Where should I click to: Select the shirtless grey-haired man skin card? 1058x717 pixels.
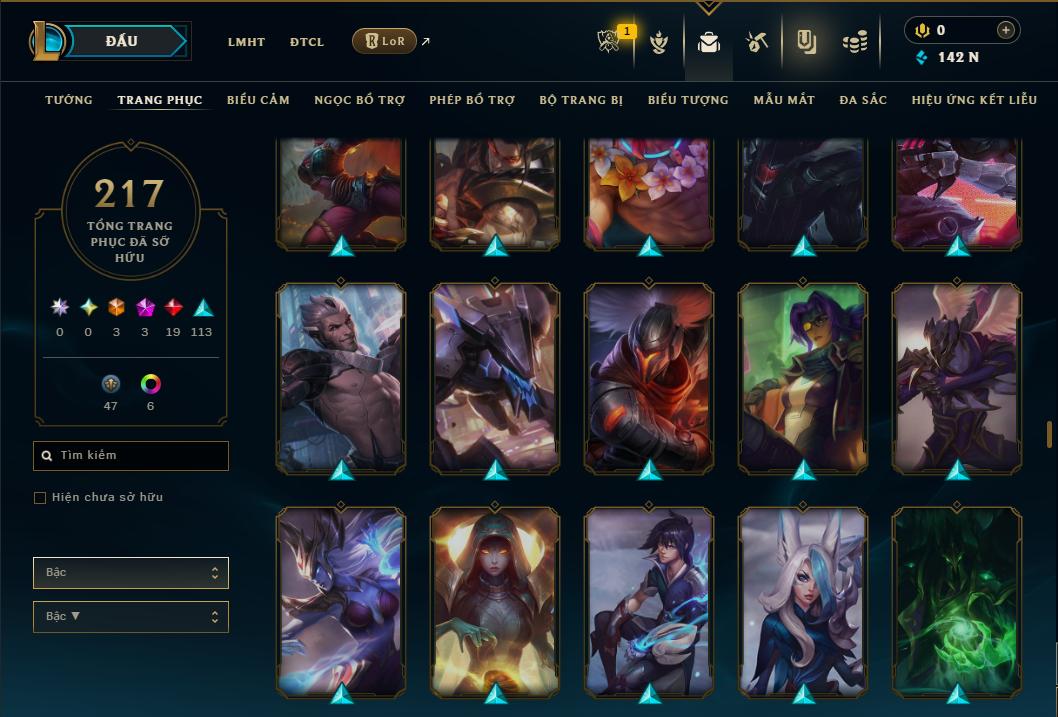(x=341, y=376)
